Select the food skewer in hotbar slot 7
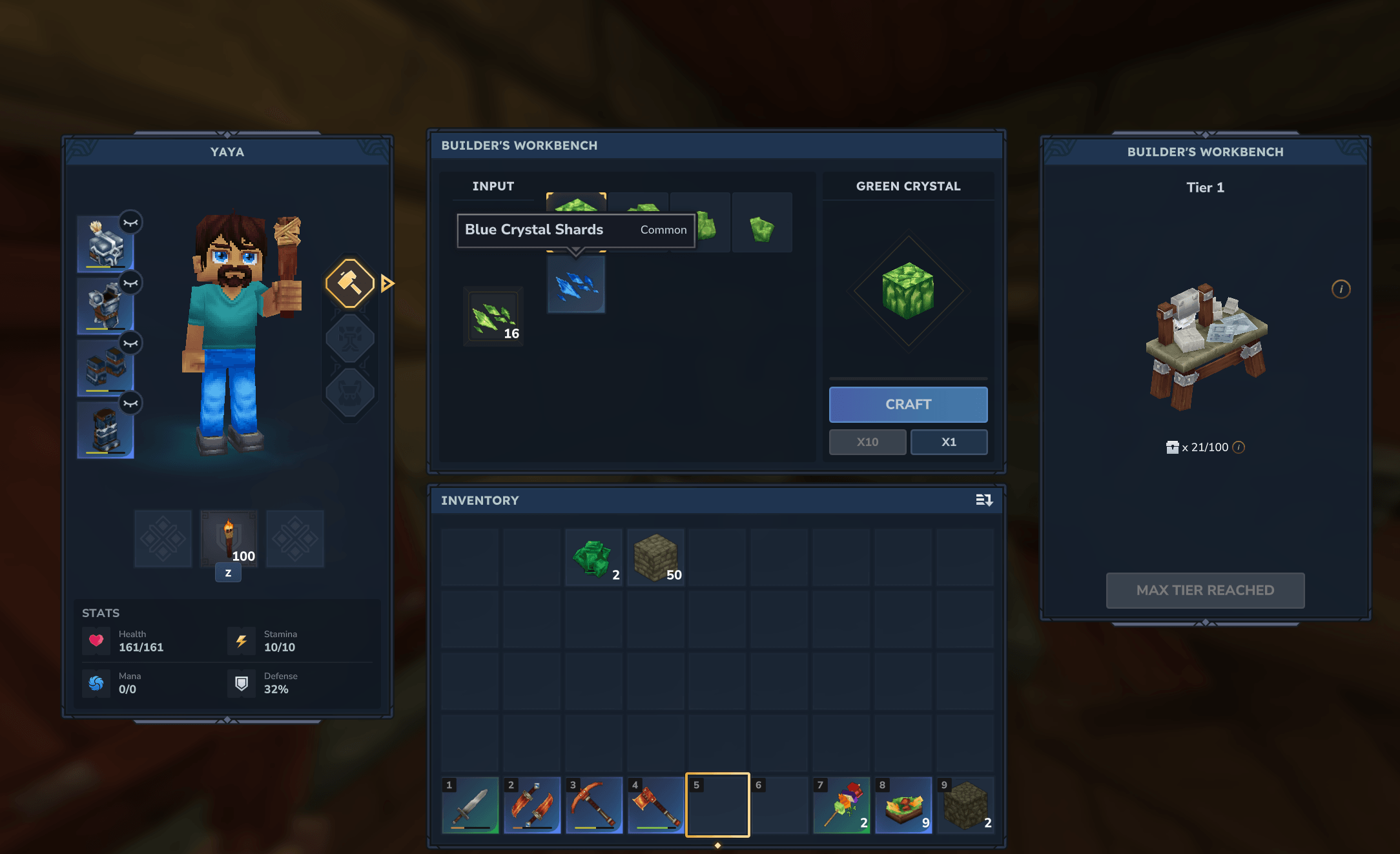The width and height of the screenshot is (1400, 854). [x=841, y=806]
